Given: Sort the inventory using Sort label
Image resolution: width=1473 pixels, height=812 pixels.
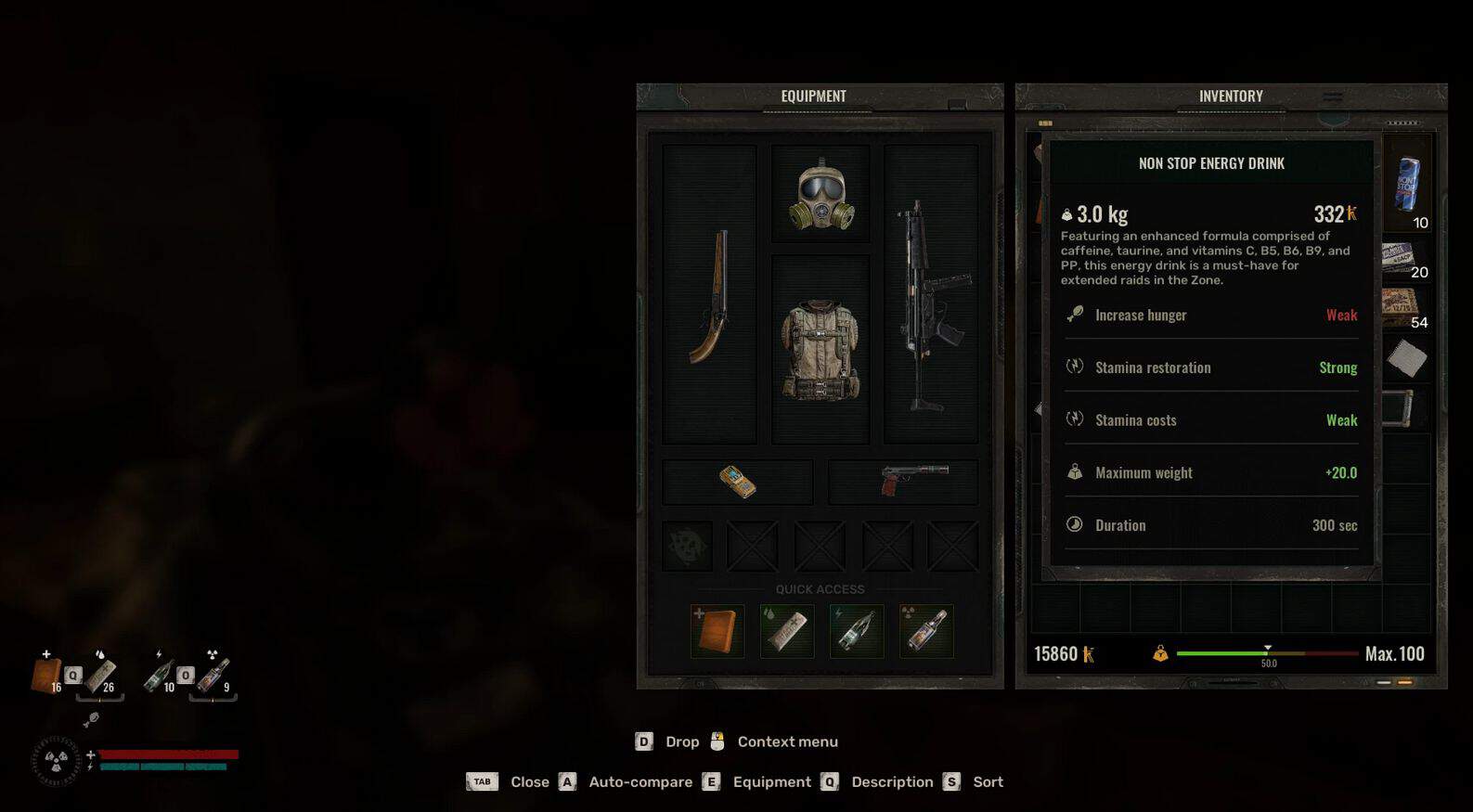Looking at the screenshot, I should (988, 781).
